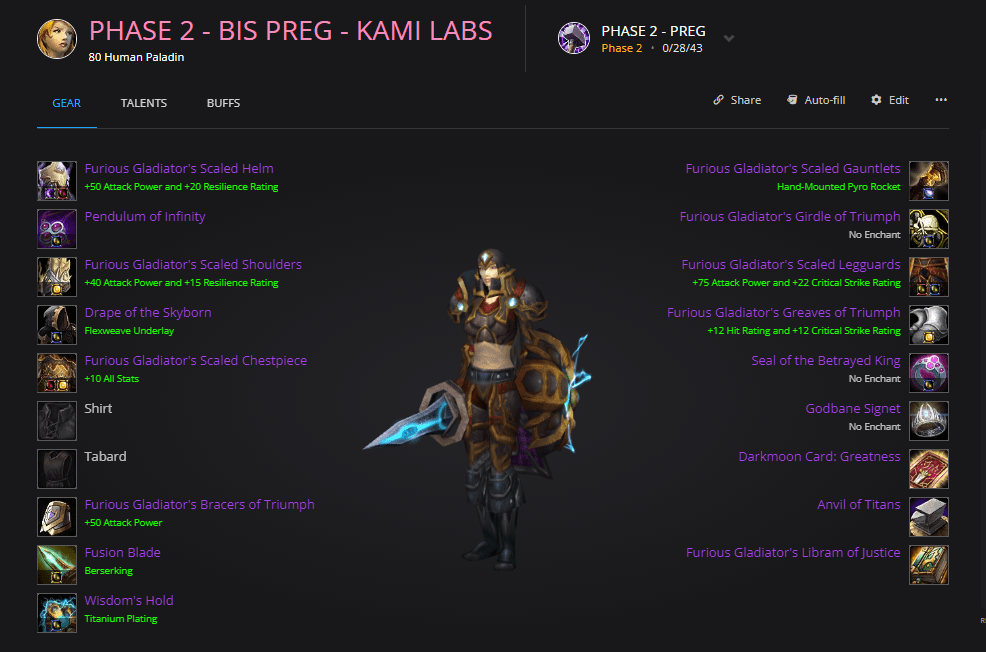Select the Fusion Blade weapon icon

[56, 565]
